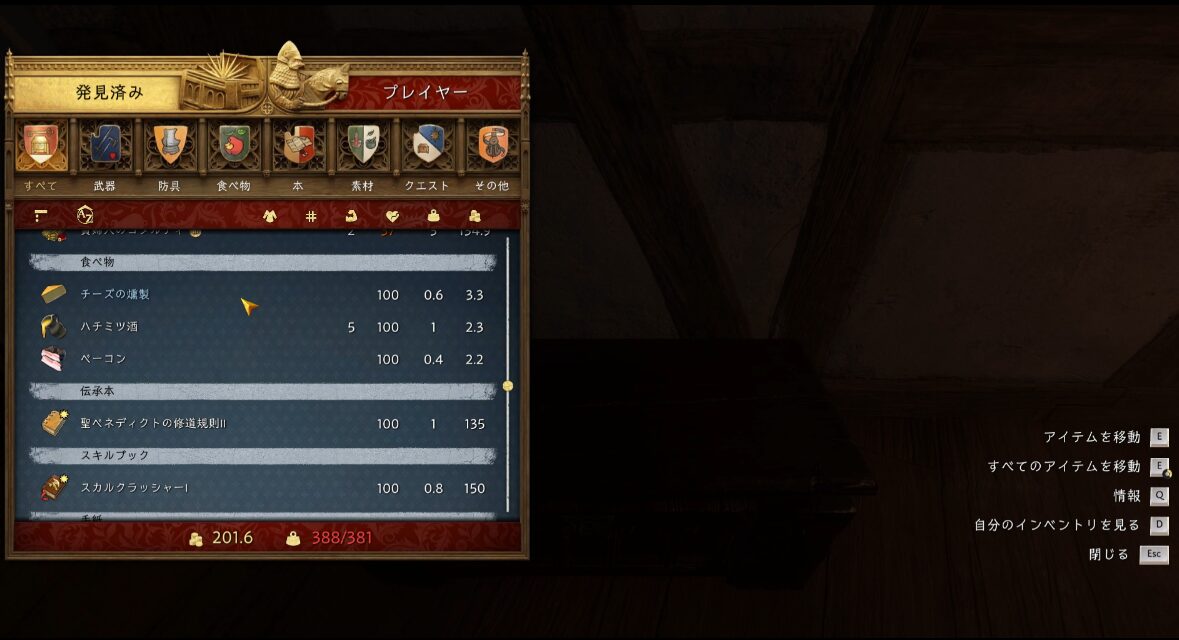Filter the list by 素材
This screenshot has width=1179, height=640.
click(x=361, y=148)
